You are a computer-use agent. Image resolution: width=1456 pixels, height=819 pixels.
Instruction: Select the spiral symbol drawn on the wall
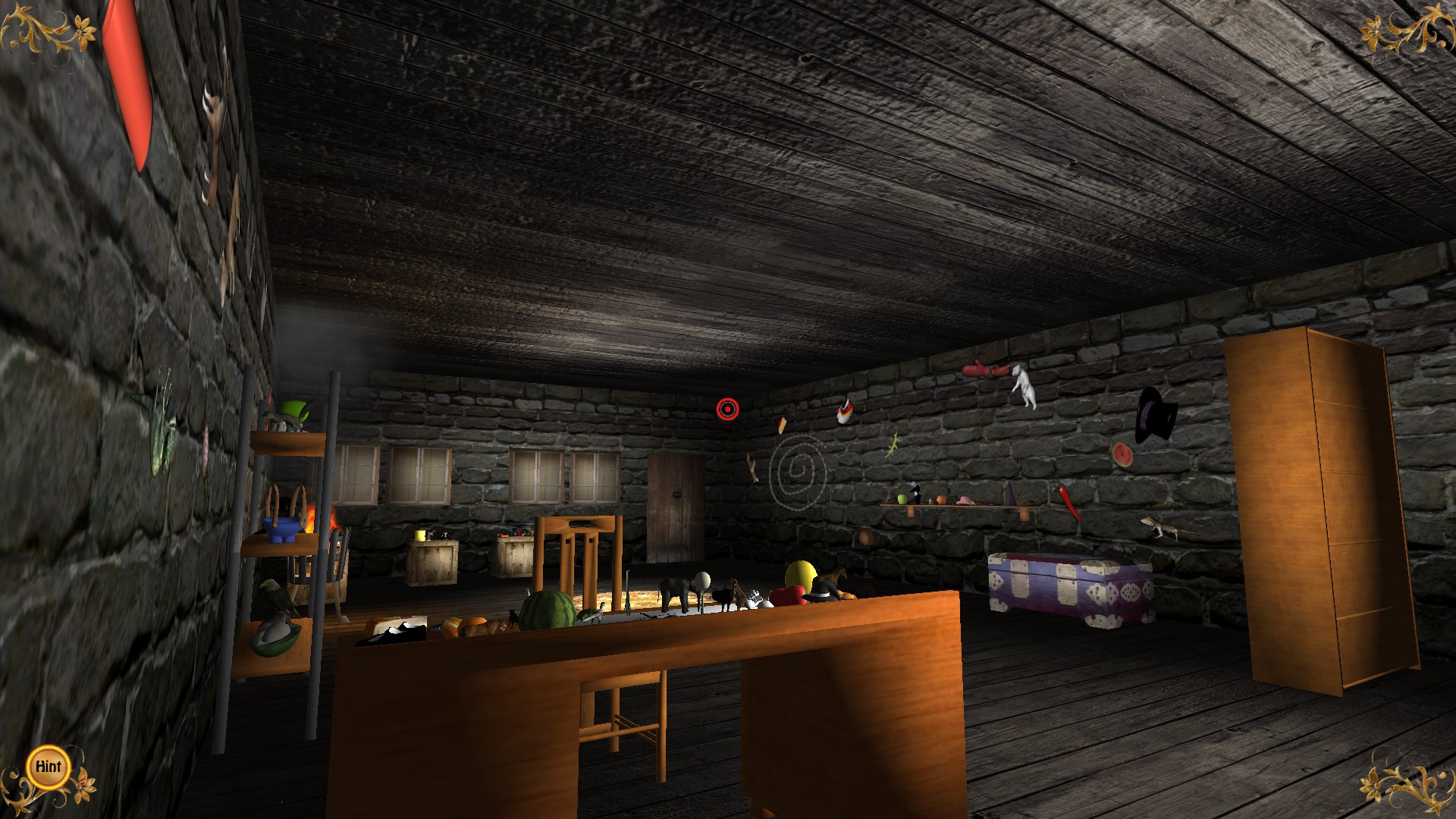[798, 466]
